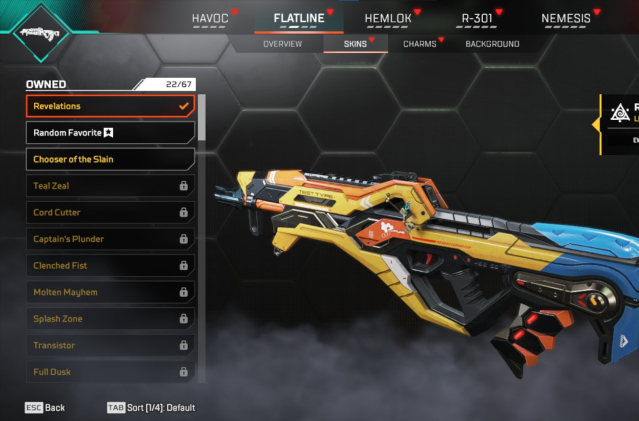
Task: Select the locked Cord Cutter skin
Action: tap(110, 212)
